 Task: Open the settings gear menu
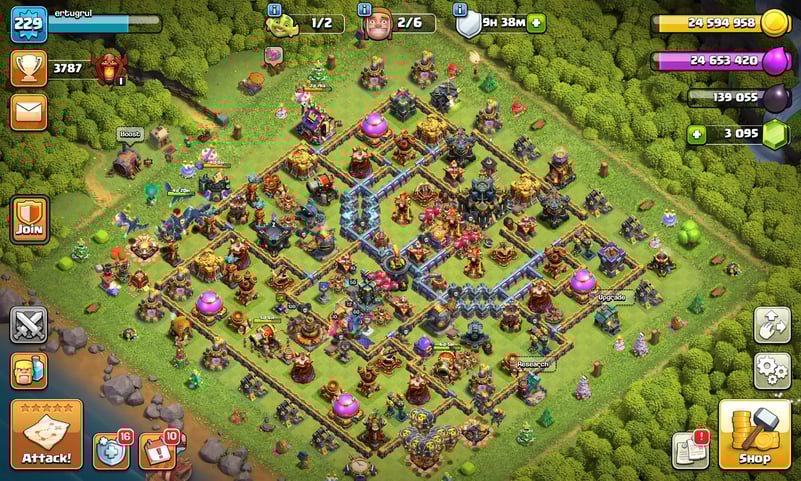(772, 369)
